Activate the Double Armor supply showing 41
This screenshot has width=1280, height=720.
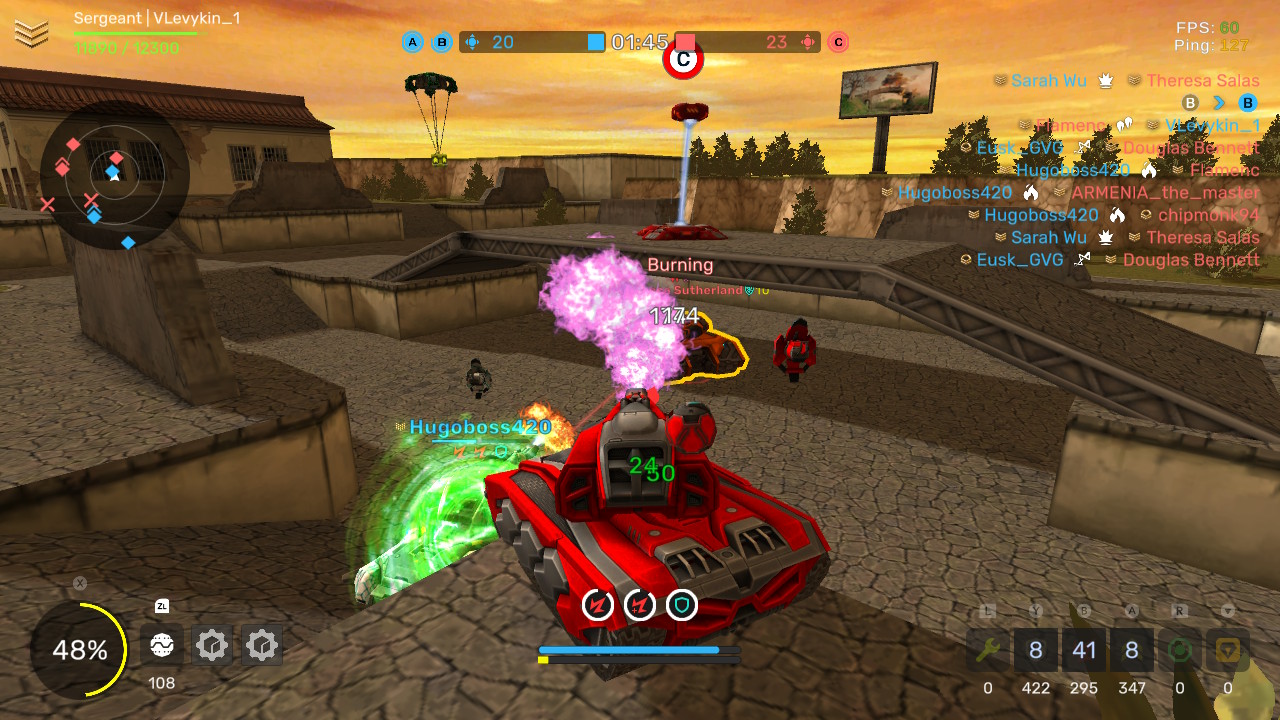pos(1084,650)
